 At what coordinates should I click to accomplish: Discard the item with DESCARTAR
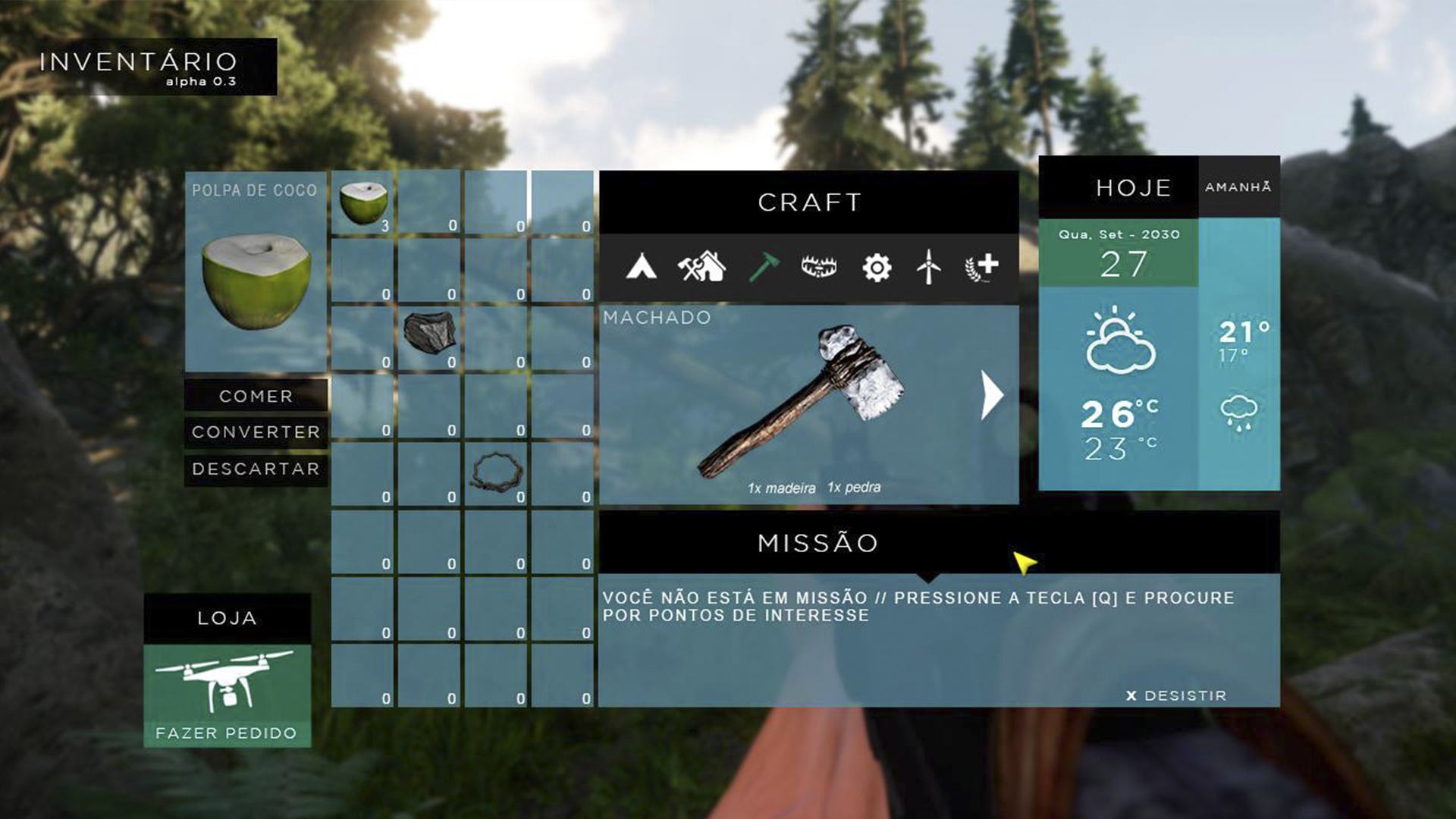tap(256, 469)
